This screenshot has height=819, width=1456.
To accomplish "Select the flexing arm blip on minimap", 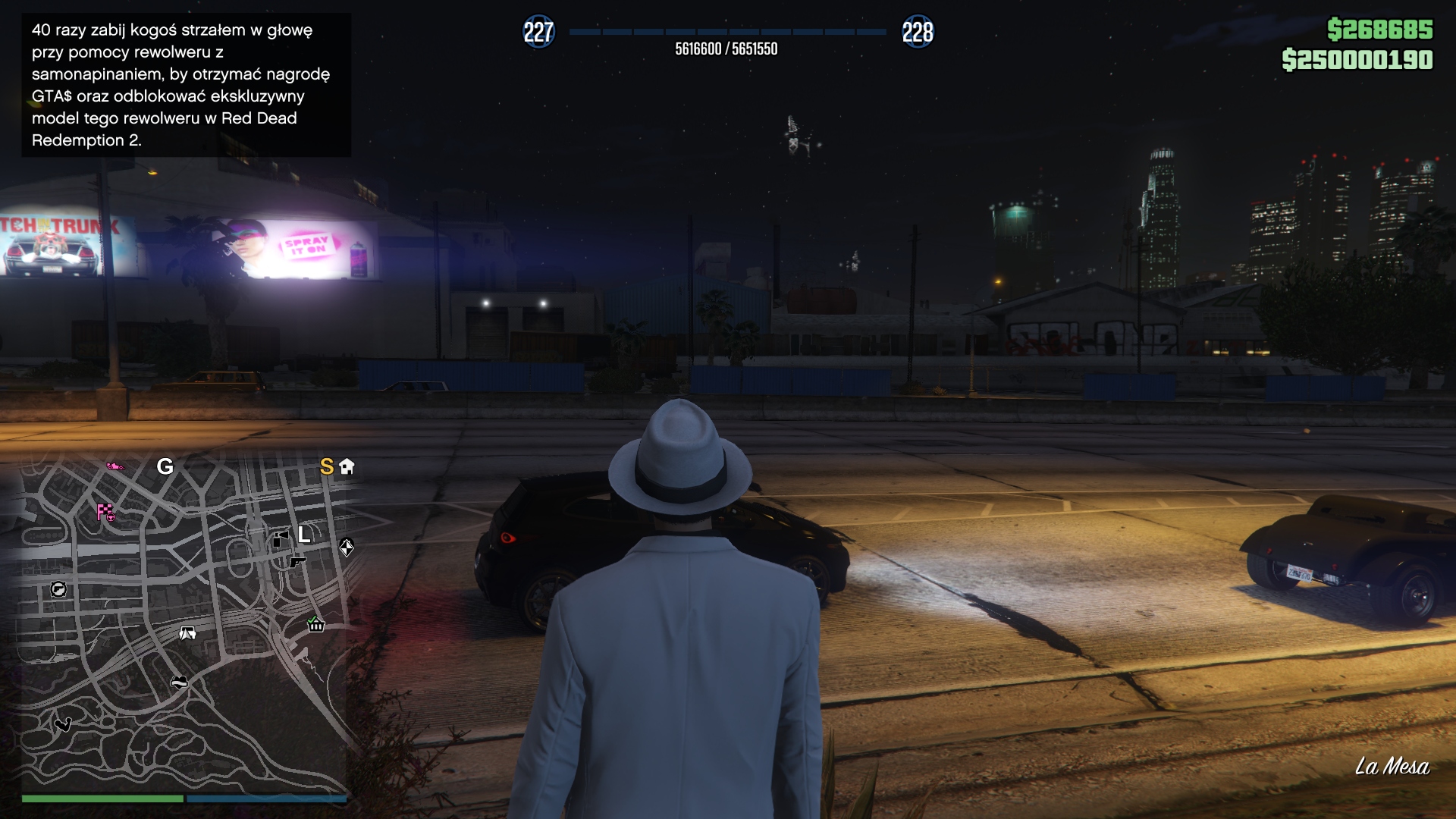I will click(63, 724).
